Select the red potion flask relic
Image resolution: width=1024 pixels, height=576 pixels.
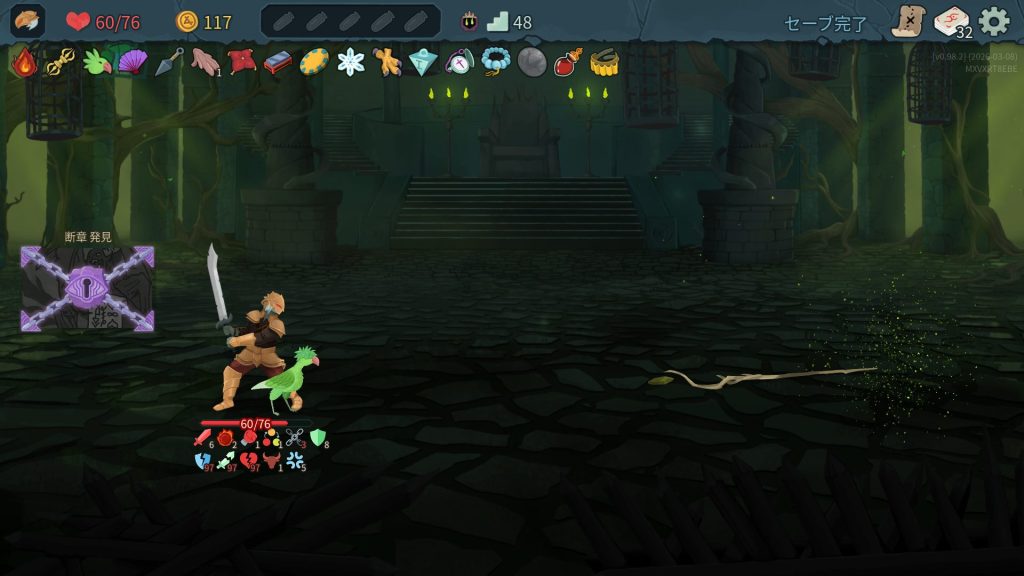[x=568, y=62]
